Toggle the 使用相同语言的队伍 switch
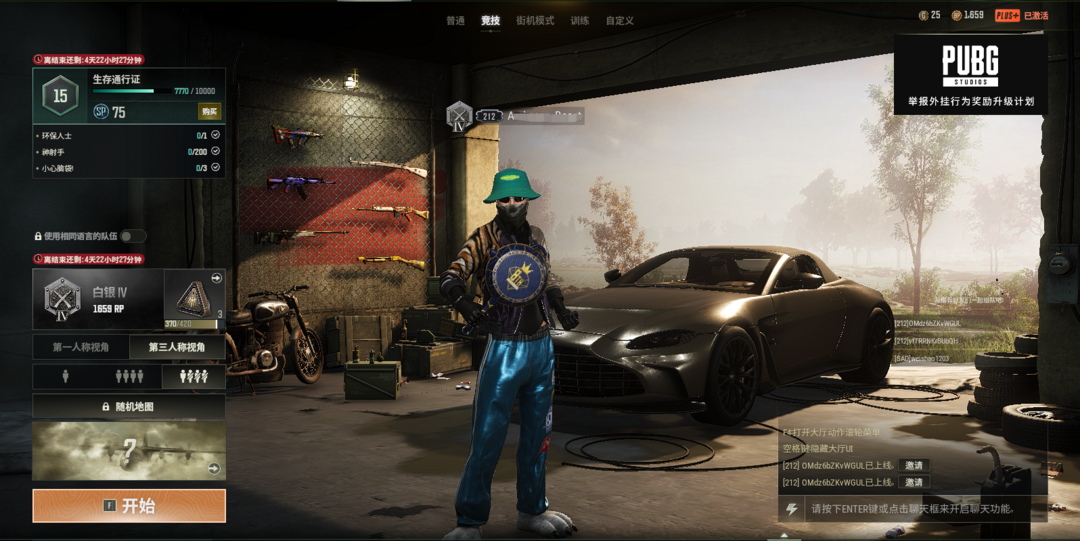Screen dimensions: 1080x541 pos(132,236)
